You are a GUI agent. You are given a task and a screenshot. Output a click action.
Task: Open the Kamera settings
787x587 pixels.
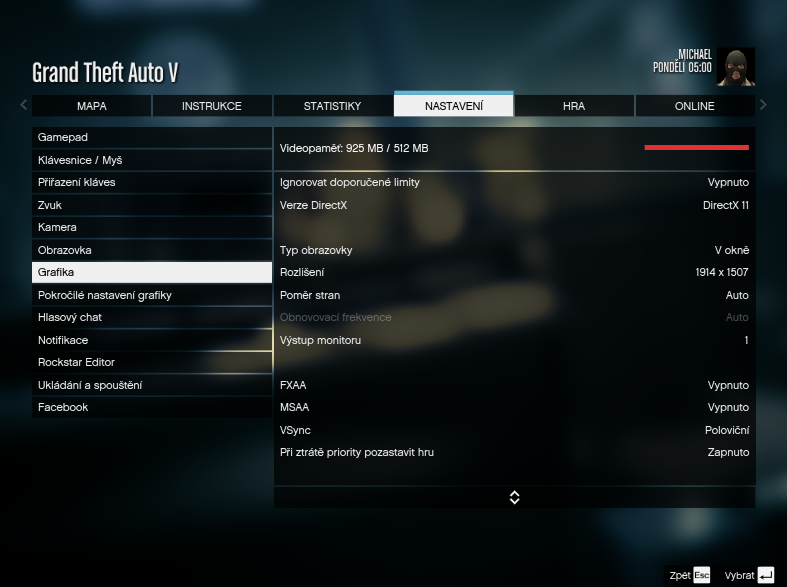point(152,227)
